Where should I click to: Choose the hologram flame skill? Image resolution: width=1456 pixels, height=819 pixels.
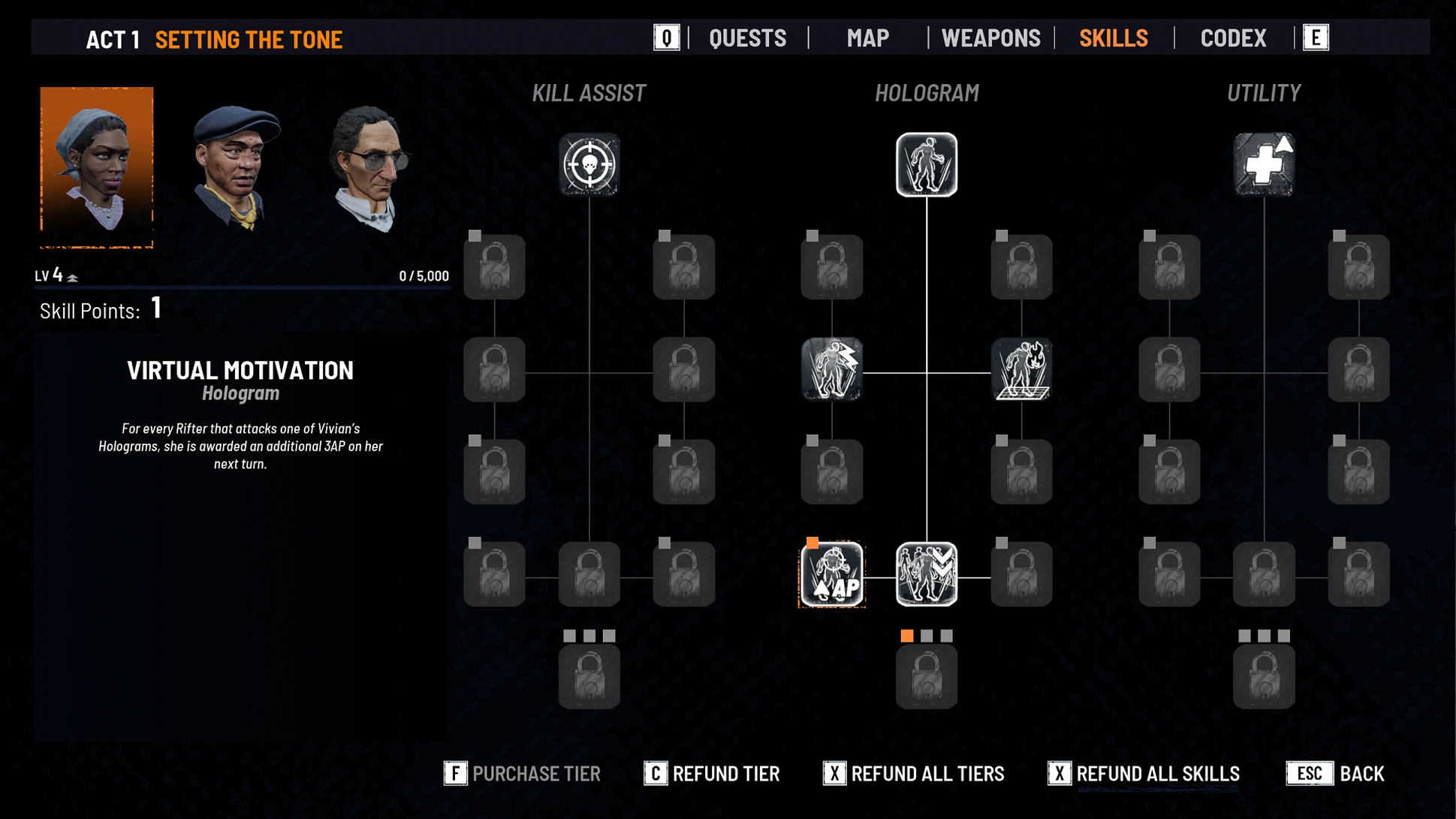1021,369
